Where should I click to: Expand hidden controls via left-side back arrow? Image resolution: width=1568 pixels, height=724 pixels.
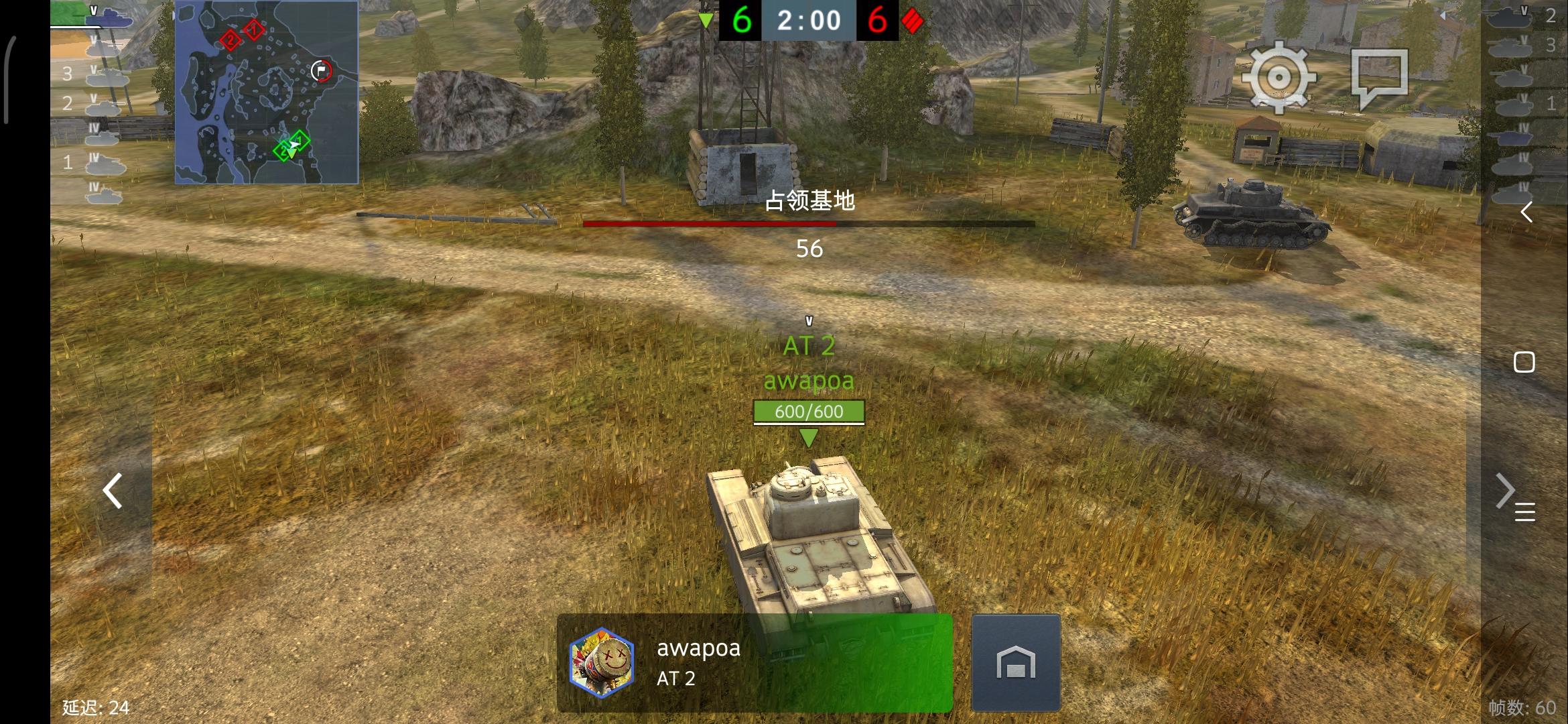coord(111,491)
